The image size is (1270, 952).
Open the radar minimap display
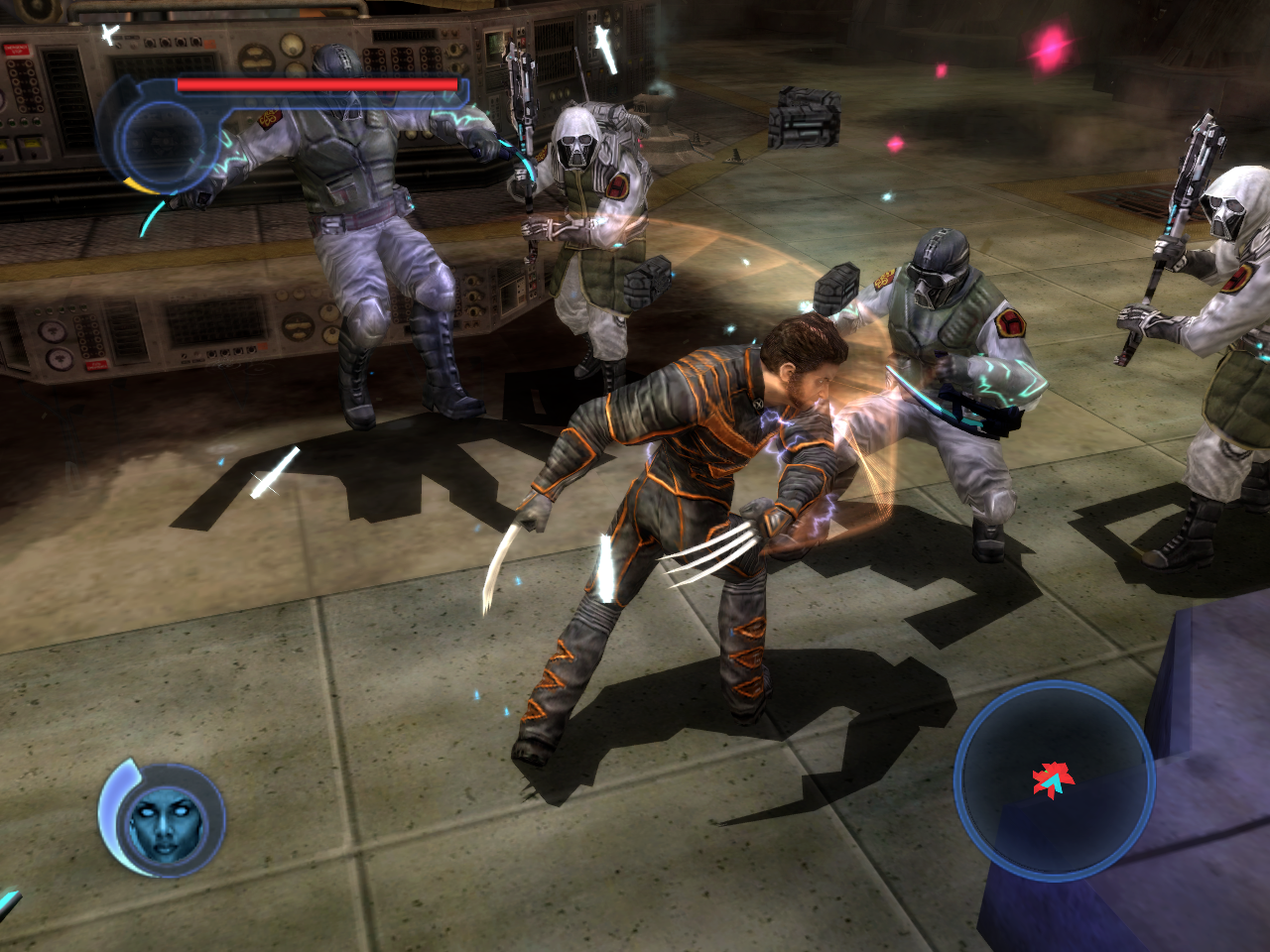click(x=1055, y=783)
